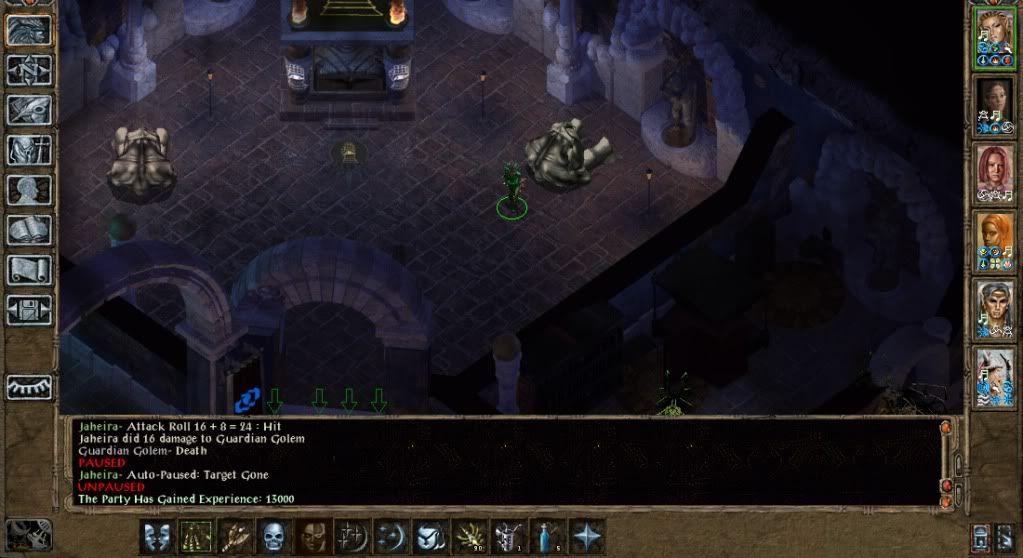Use the quick item showing 90
Image resolution: width=1023 pixels, height=558 pixels.
[x=469, y=537]
